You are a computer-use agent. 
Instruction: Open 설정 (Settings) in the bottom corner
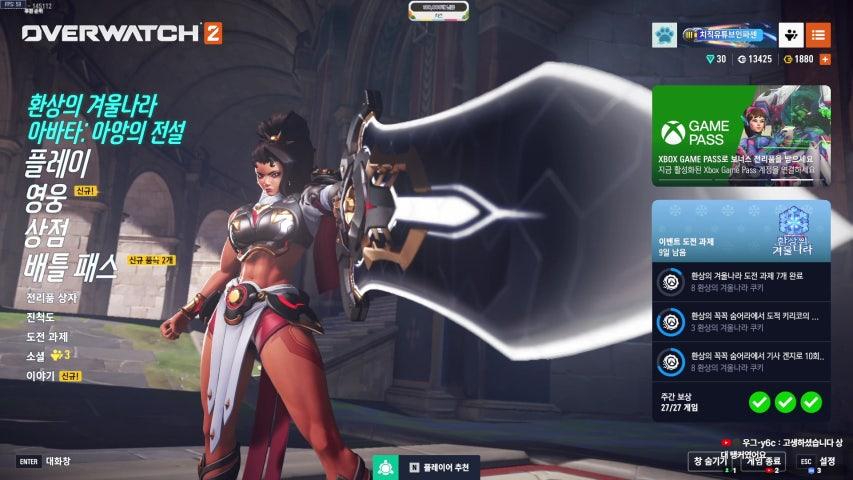pyautogui.click(x=818, y=461)
